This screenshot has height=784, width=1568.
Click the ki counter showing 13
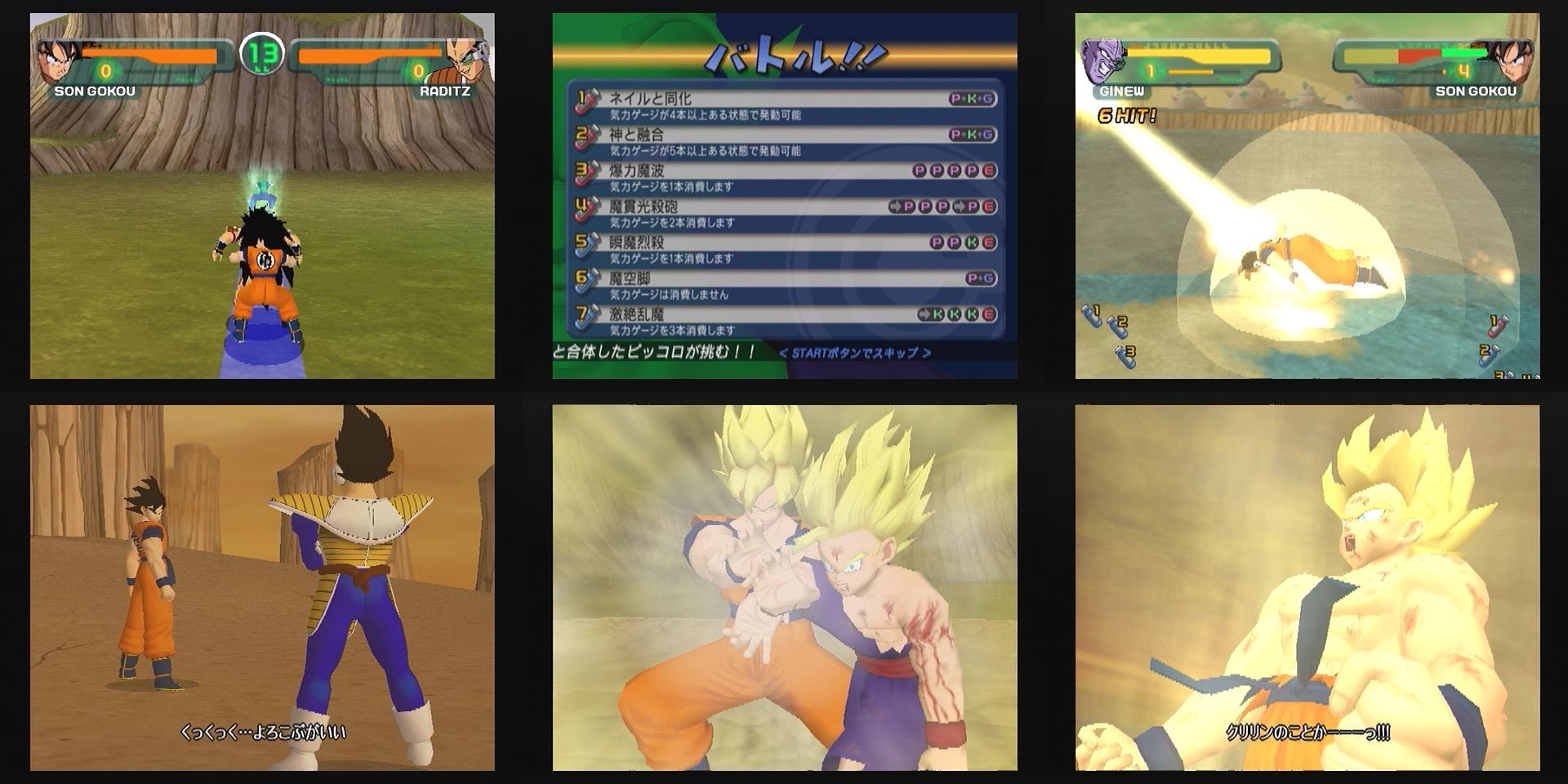(261, 53)
